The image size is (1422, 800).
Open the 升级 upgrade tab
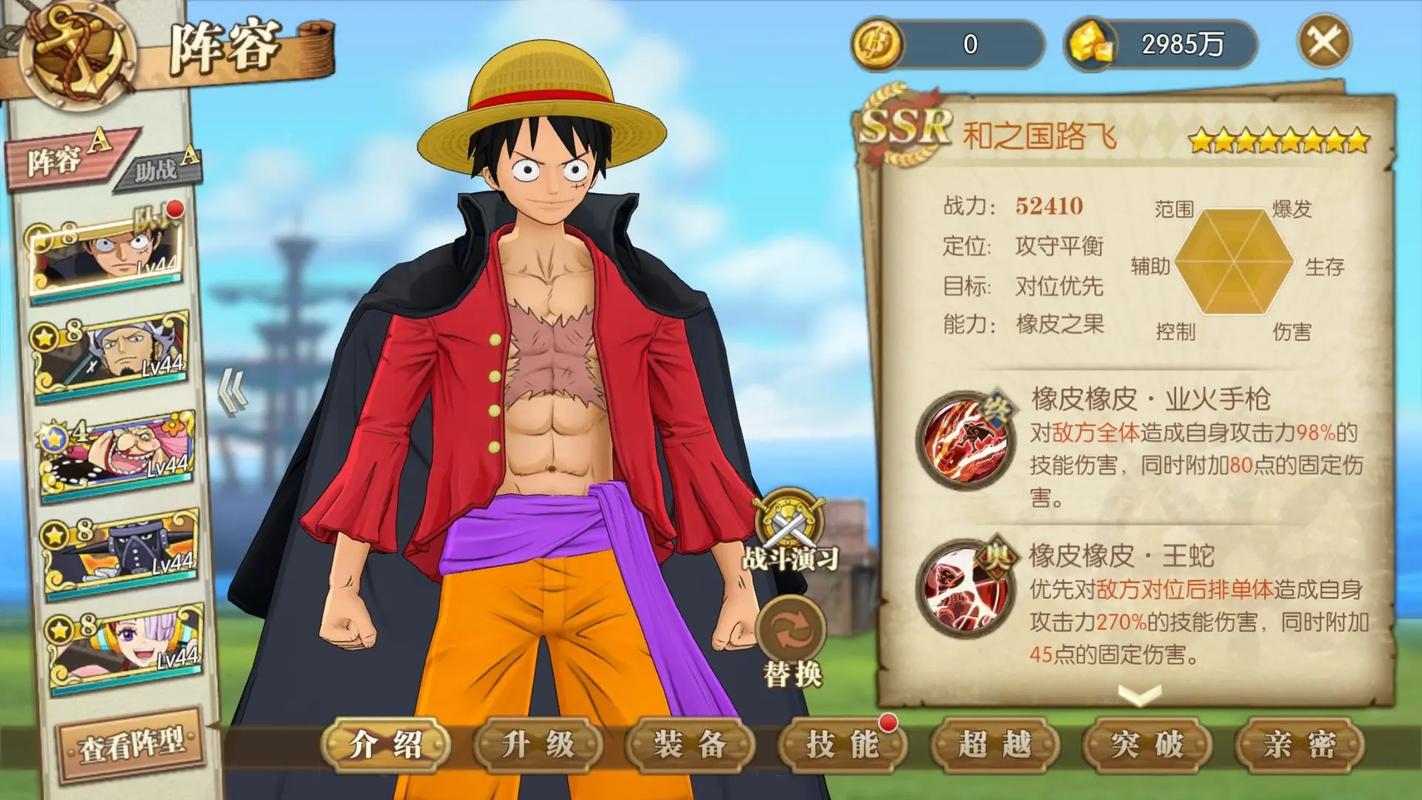(x=538, y=745)
